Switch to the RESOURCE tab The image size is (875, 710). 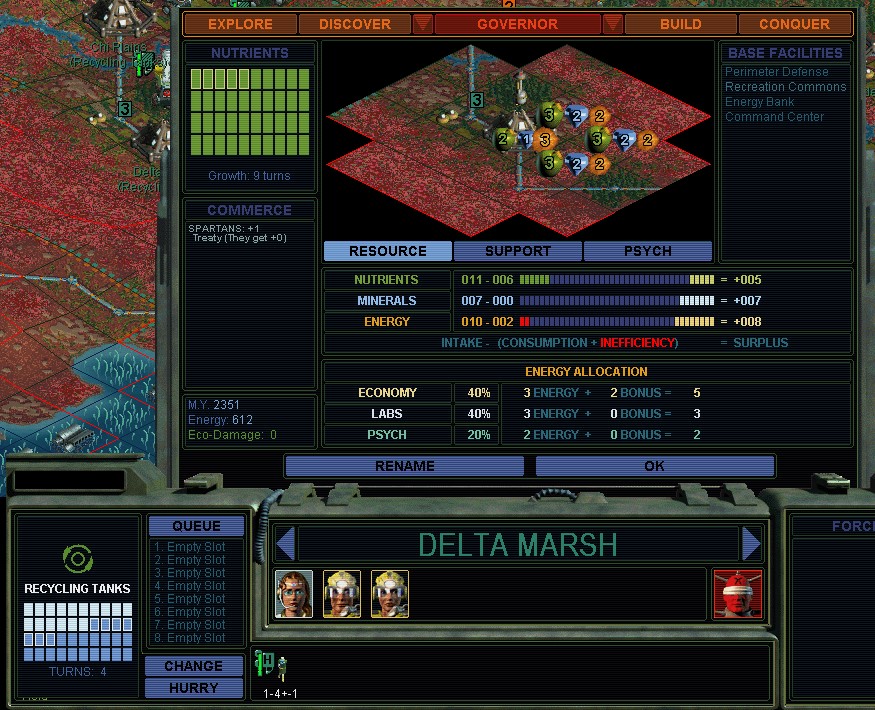click(388, 251)
